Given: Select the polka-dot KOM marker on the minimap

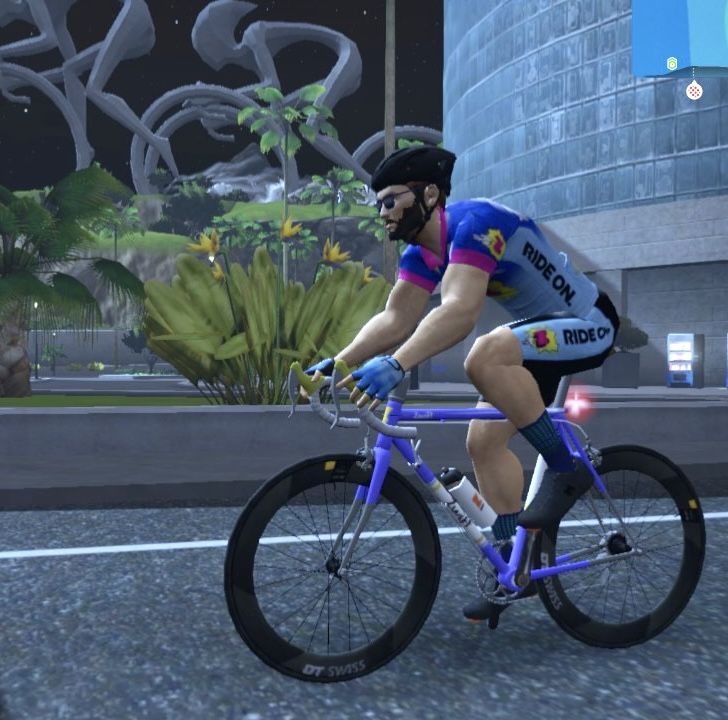Looking at the screenshot, I should click(693, 91).
